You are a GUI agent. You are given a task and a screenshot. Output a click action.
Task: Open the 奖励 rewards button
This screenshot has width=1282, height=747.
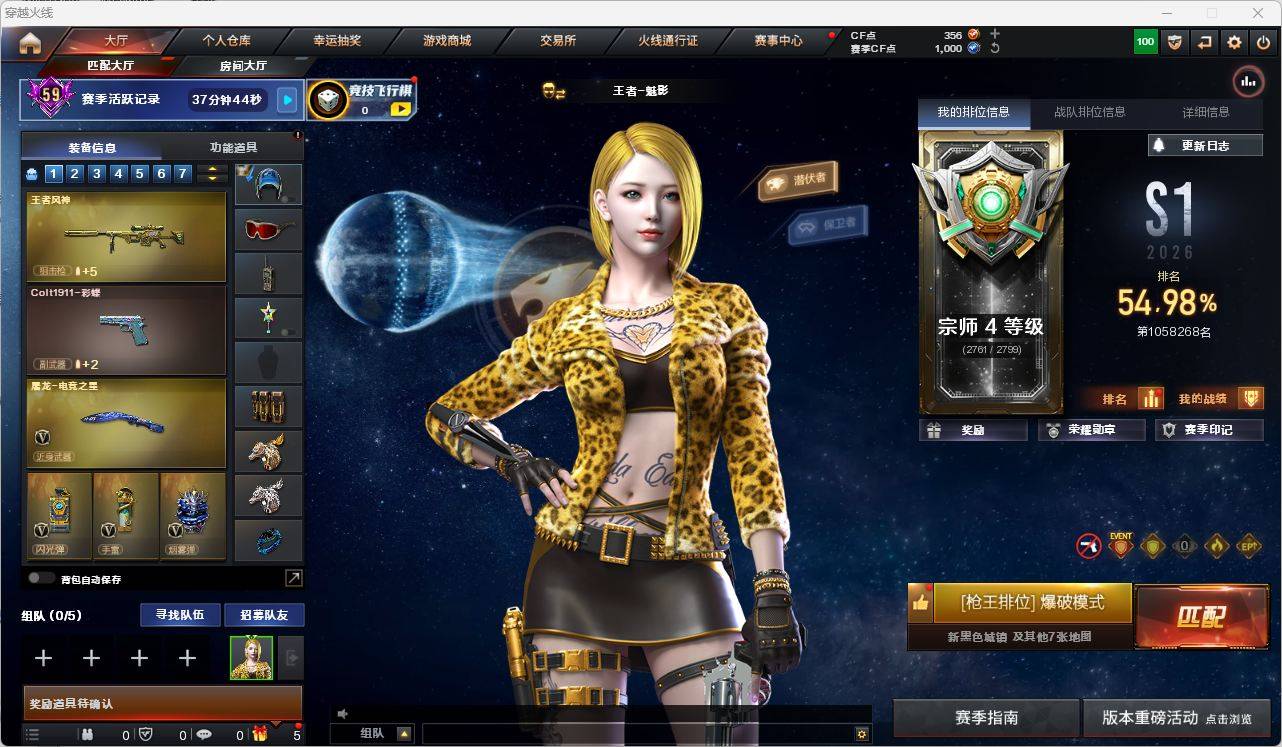(x=973, y=430)
